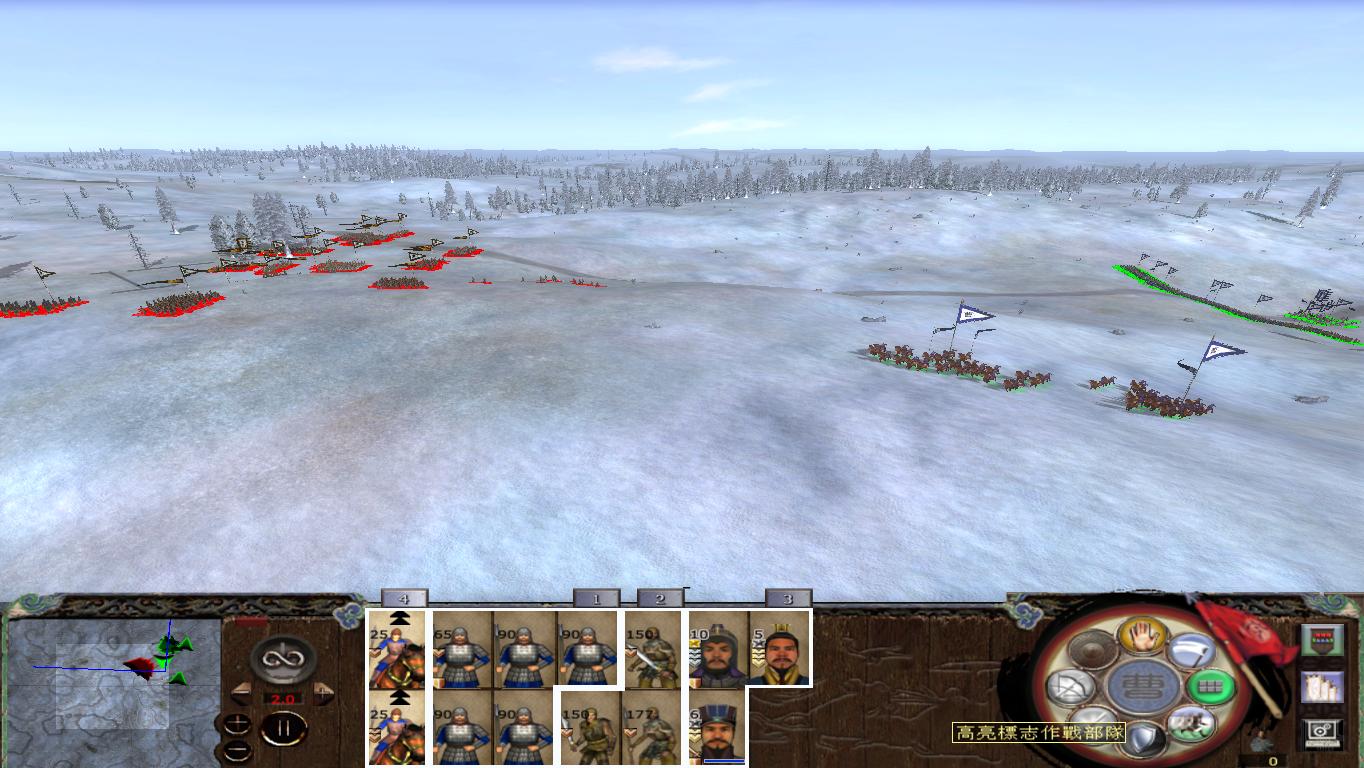Zoom the minimap in with the plus button

pos(237,724)
